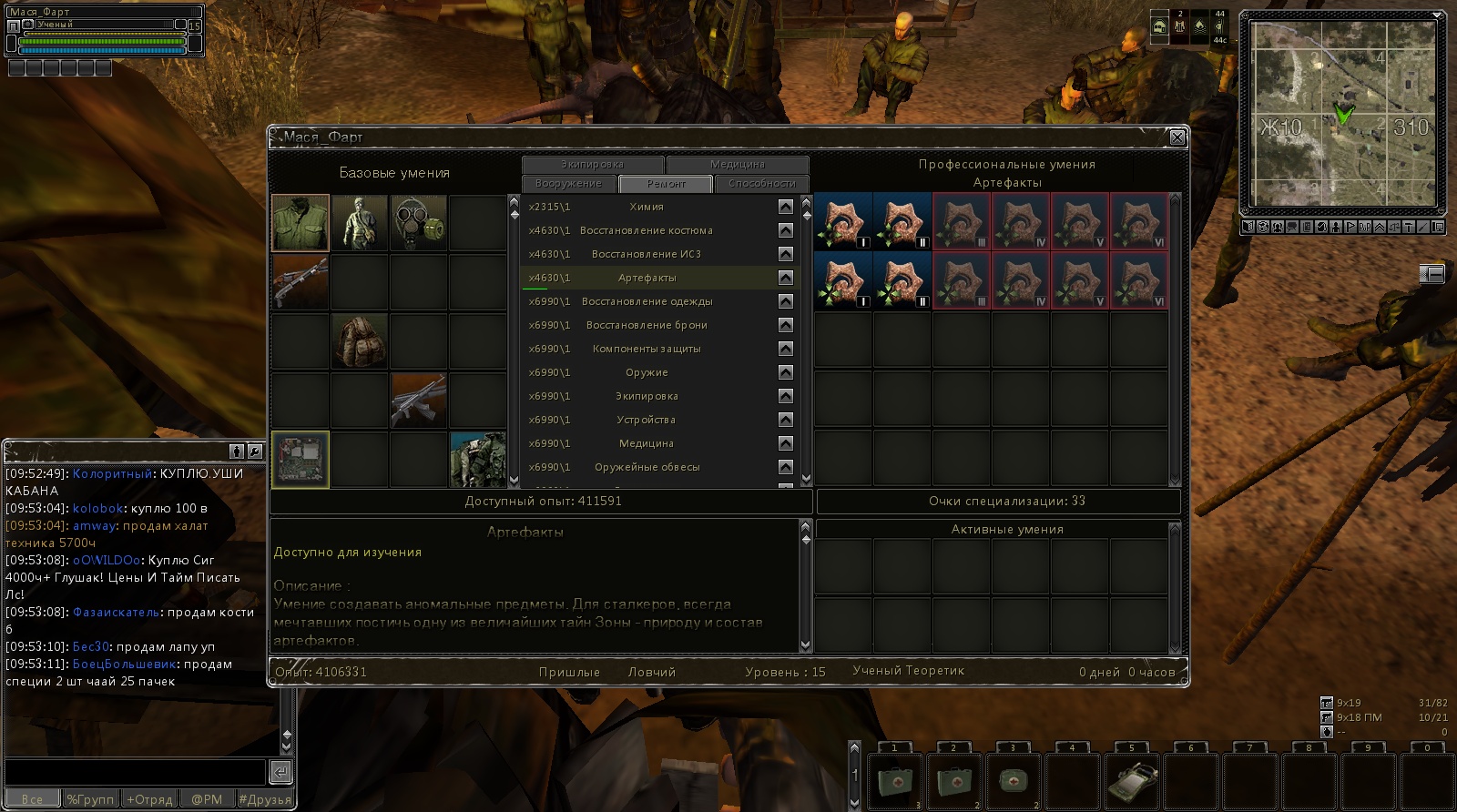The image size is (1457, 812).
Task: Select the gas mask base skill icon
Action: point(419,223)
